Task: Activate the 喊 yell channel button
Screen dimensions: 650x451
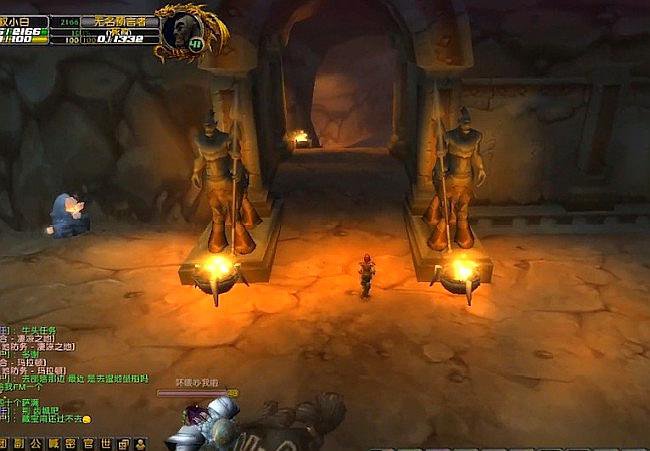Action: [54, 443]
